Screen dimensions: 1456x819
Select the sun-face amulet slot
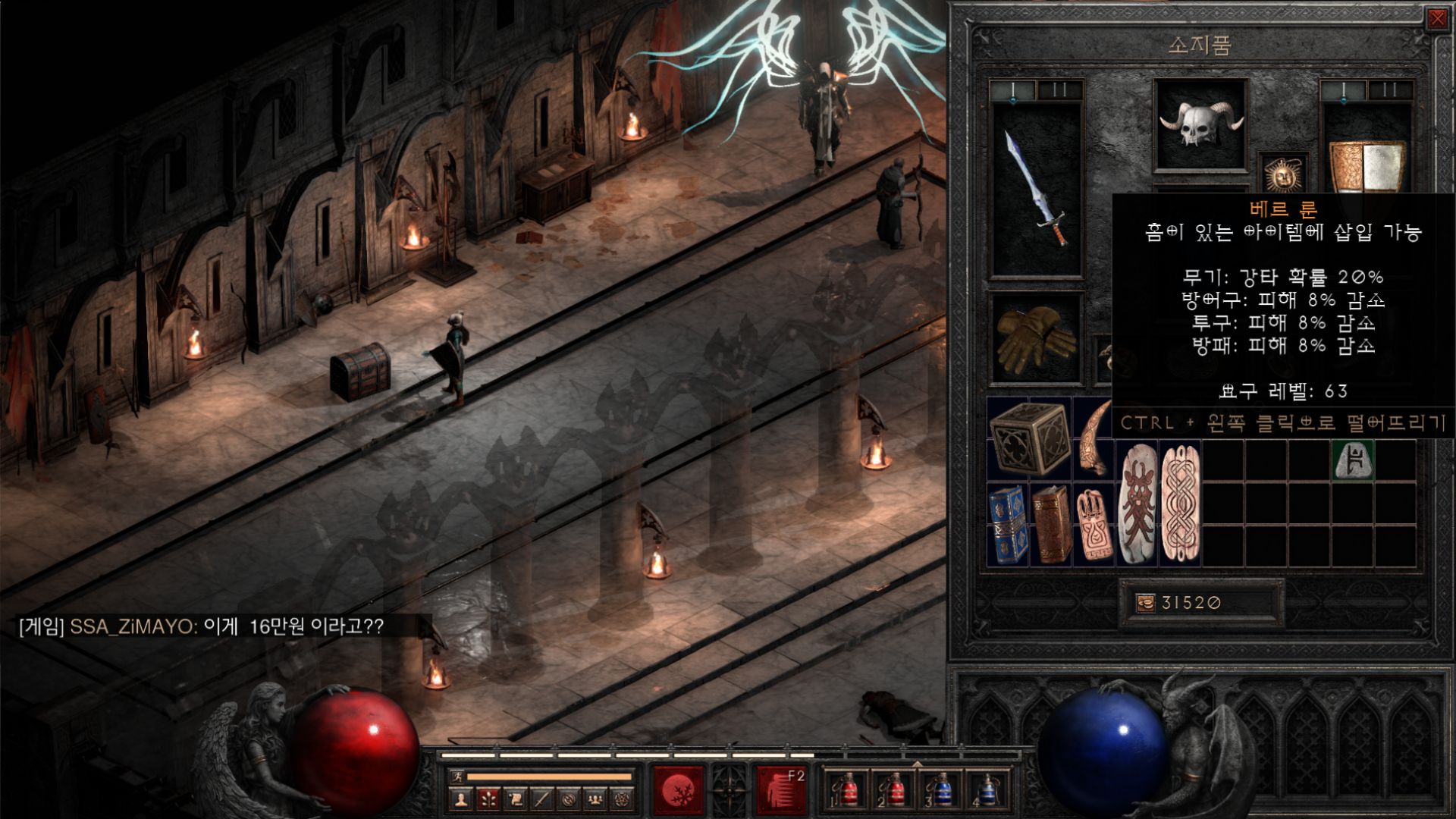click(1283, 174)
